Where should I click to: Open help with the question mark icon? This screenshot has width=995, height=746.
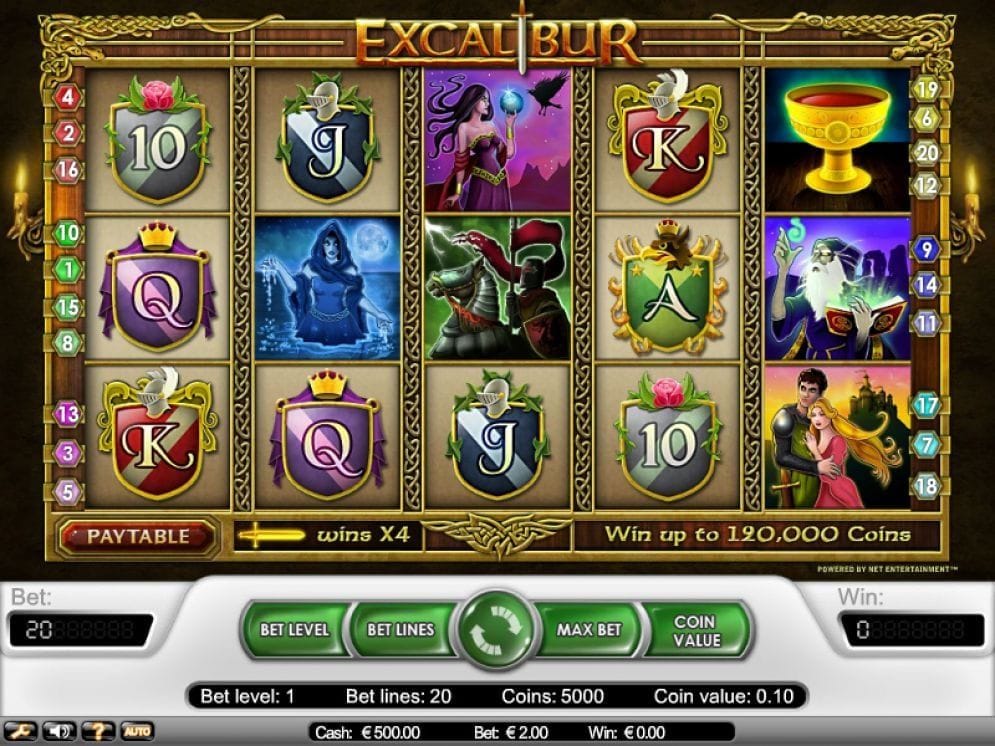coord(98,731)
